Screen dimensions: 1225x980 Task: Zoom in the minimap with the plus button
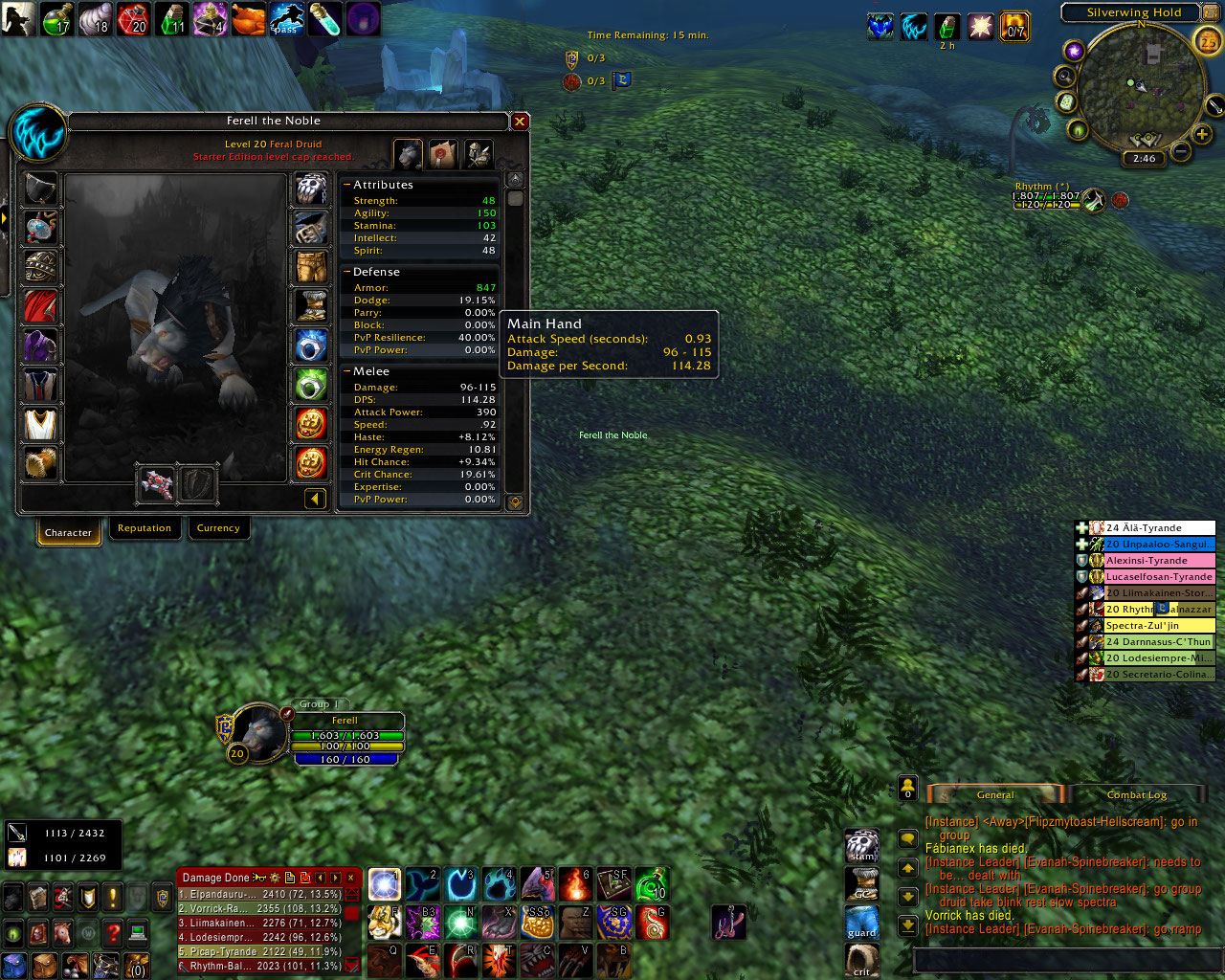pyautogui.click(x=1202, y=135)
